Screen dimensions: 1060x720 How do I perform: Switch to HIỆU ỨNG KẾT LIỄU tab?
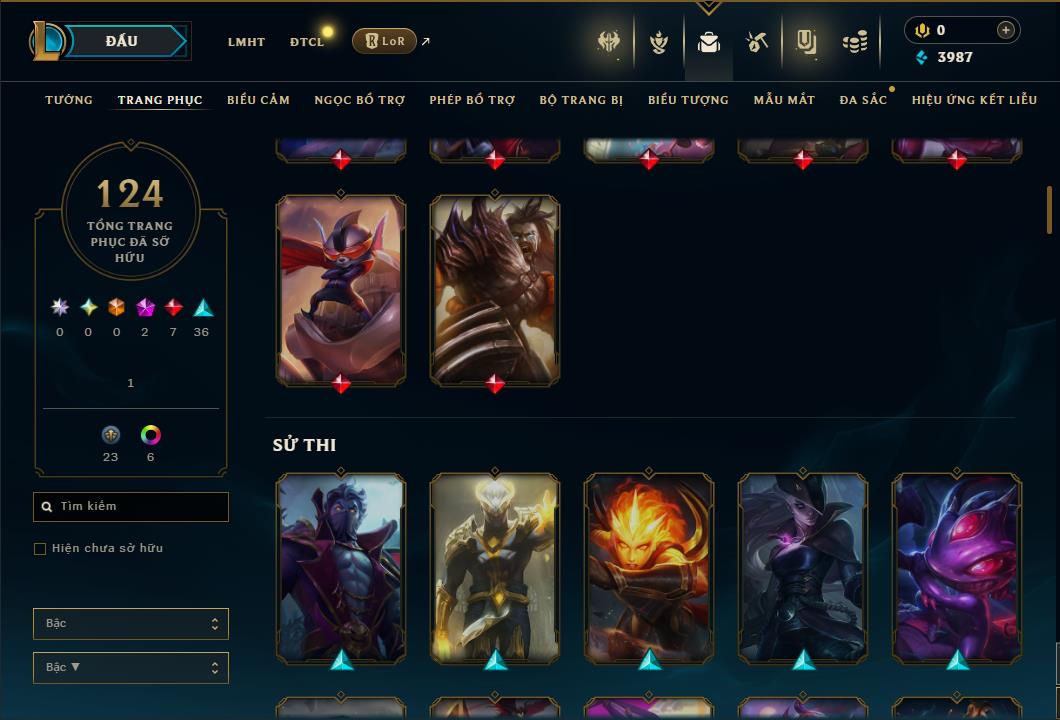coord(973,100)
